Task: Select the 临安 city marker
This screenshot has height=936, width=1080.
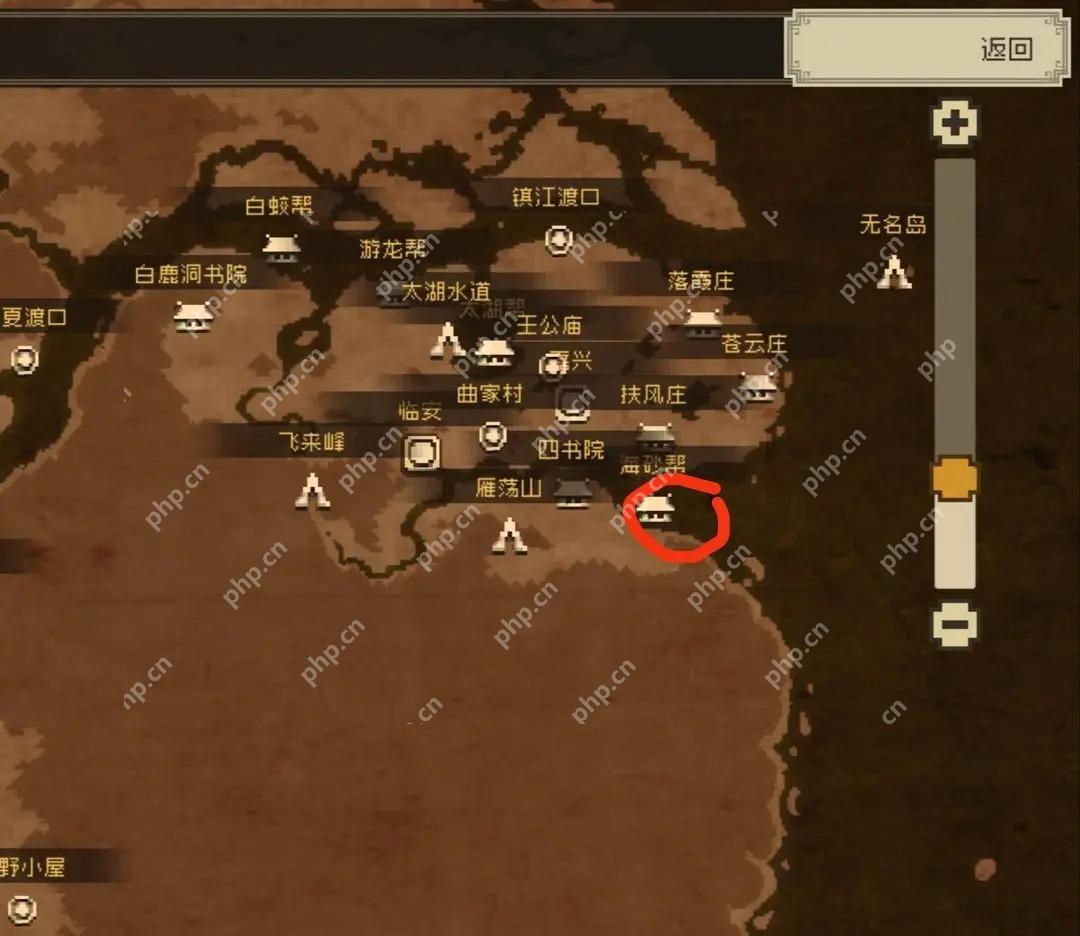Action: tap(421, 453)
